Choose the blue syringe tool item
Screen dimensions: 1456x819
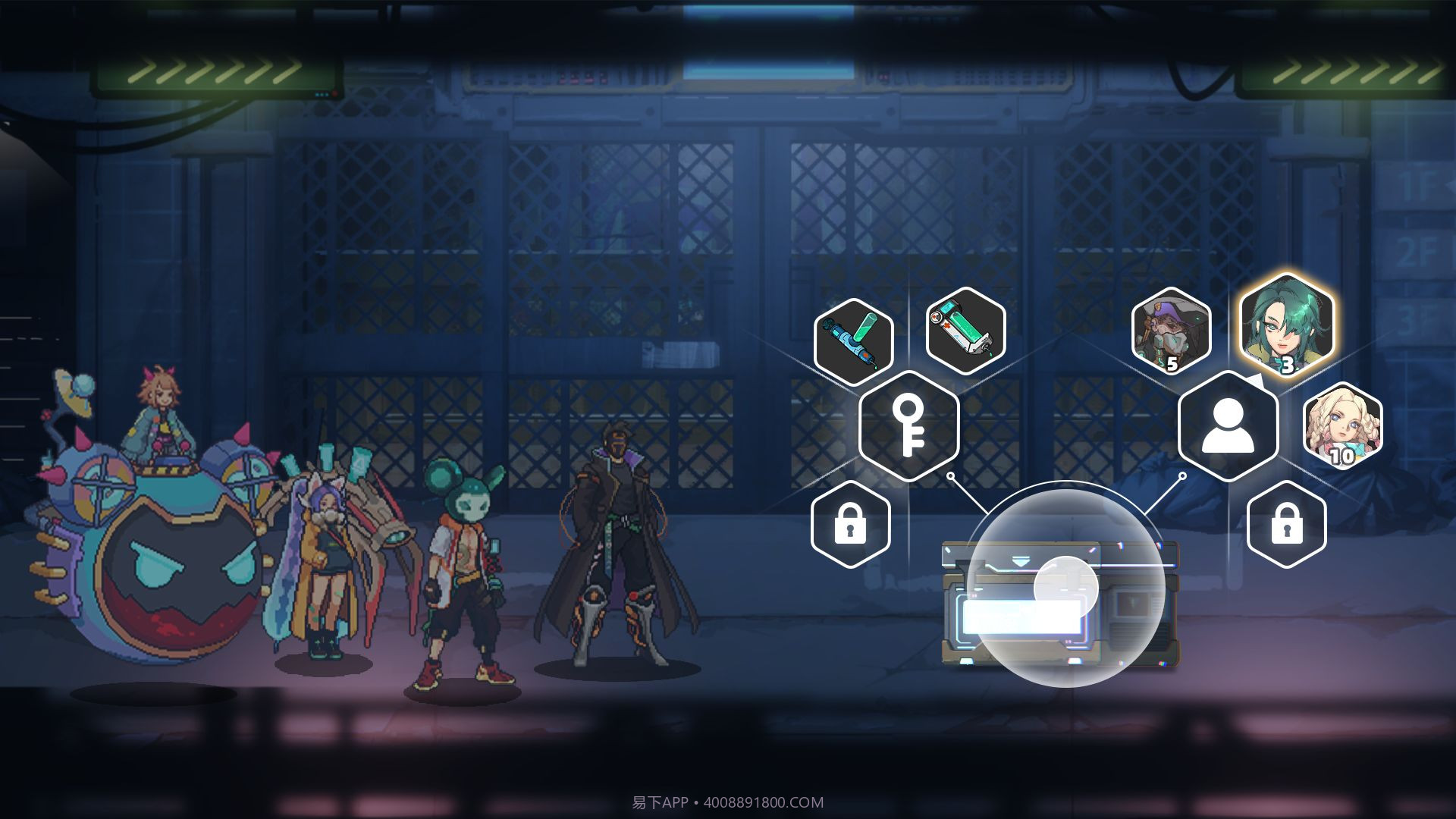coord(853,341)
